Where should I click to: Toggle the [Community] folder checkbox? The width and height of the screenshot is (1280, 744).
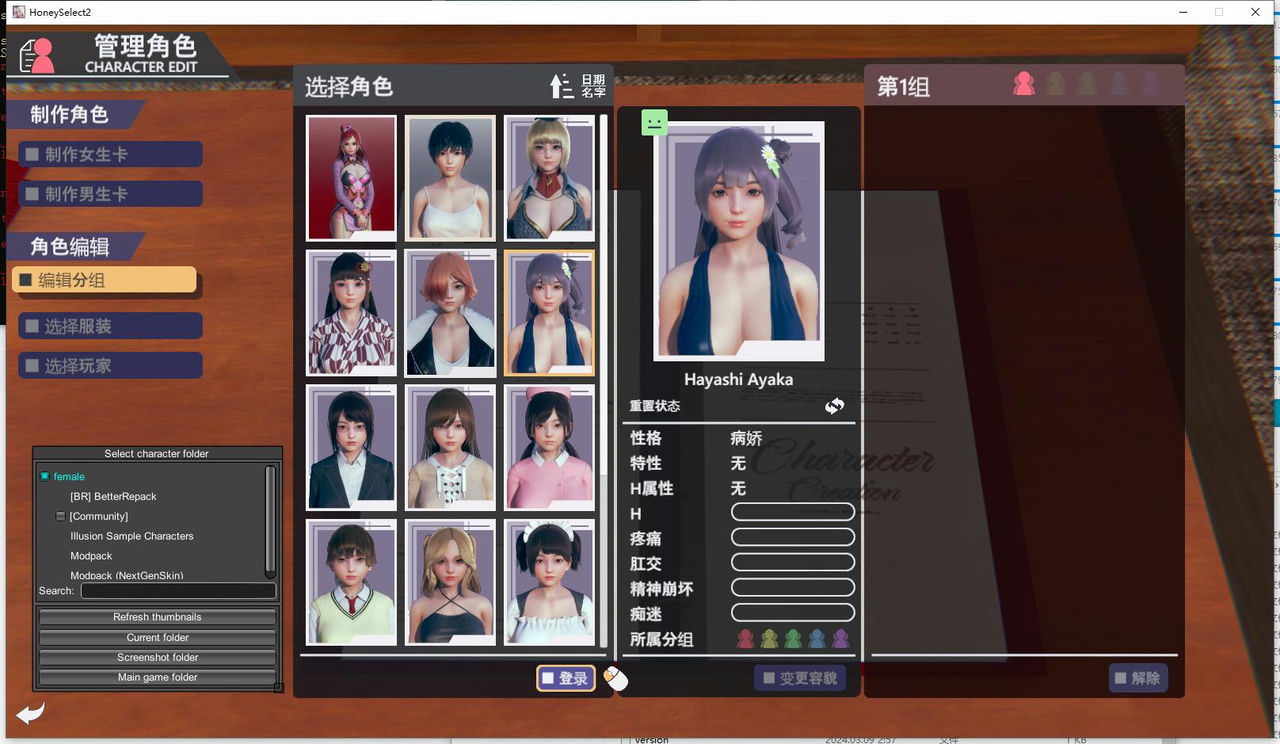click(60, 516)
